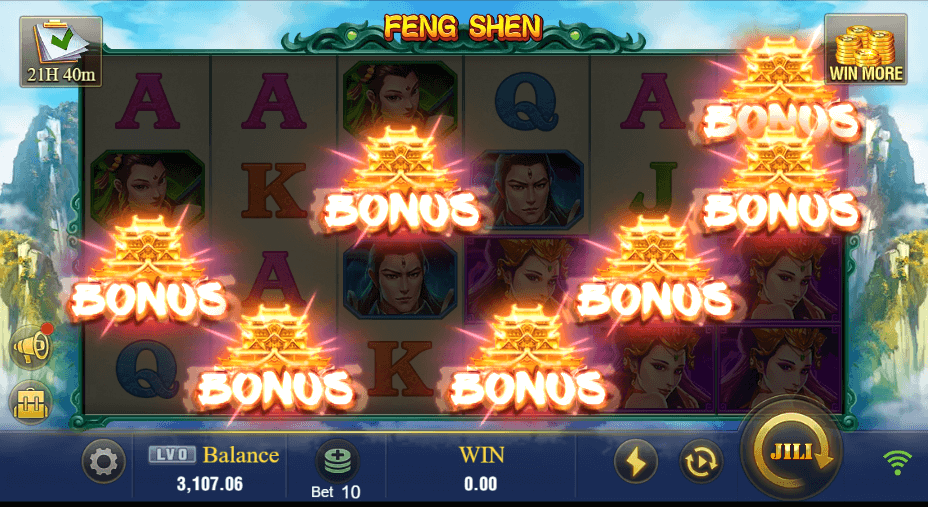Open the settings gear
The height and width of the screenshot is (507, 928).
(x=104, y=462)
